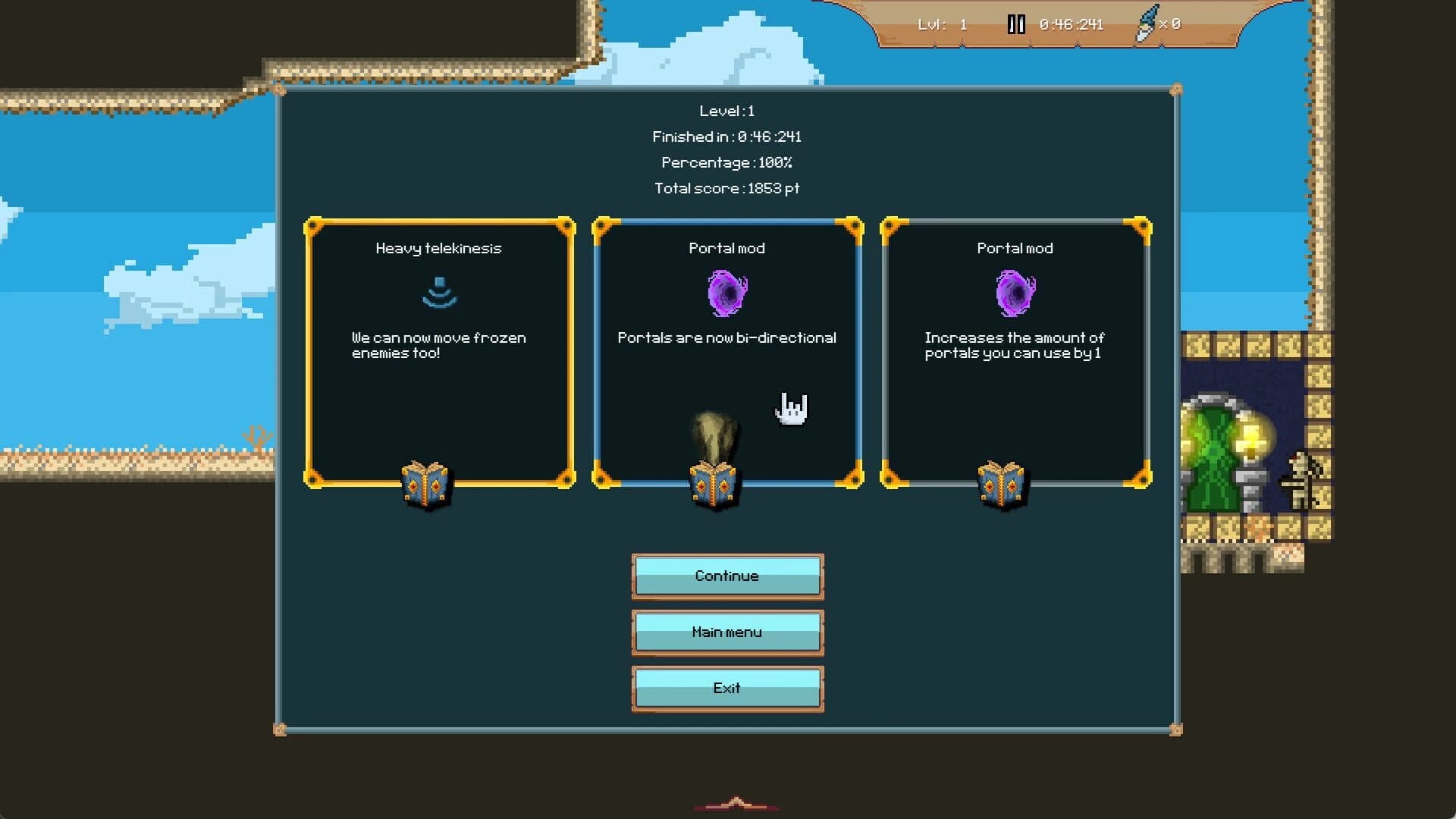Click the glowing book under the middle Portal mod
The image size is (1456, 819).
(x=713, y=483)
